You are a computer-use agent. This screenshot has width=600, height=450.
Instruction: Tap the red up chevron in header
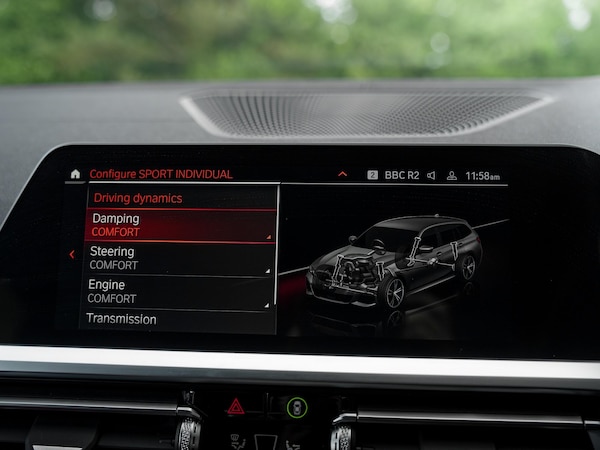click(342, 174)
